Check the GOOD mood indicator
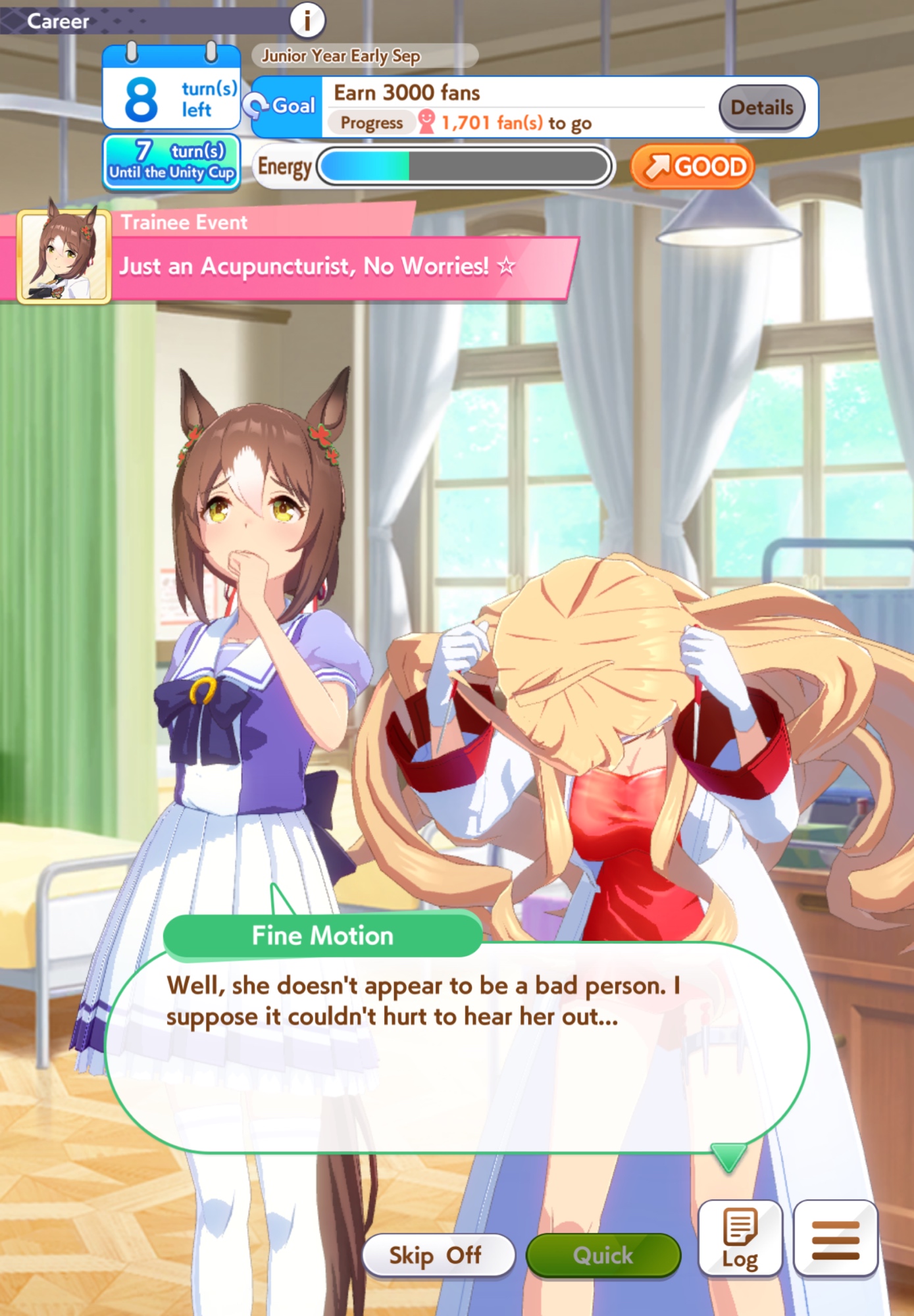This screenshot has height=1316, width=914. point(693,167)
